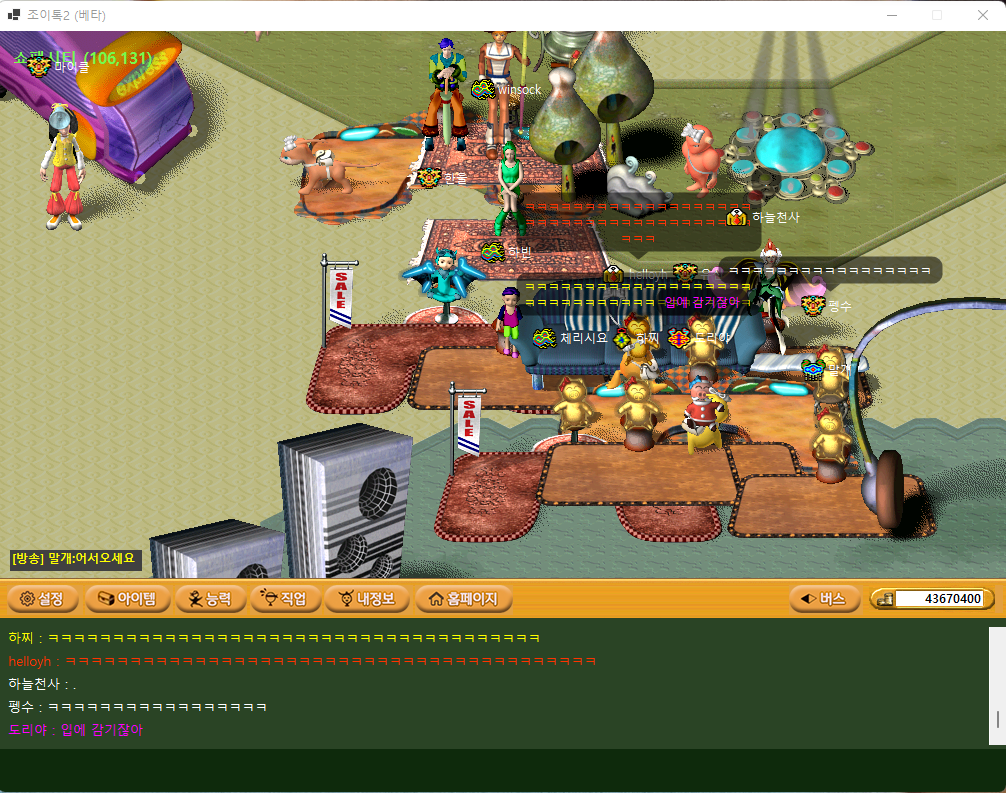The image size is (1006, 793).
Task: Click the 버스 bus button
Action: [x=824, y=599]
